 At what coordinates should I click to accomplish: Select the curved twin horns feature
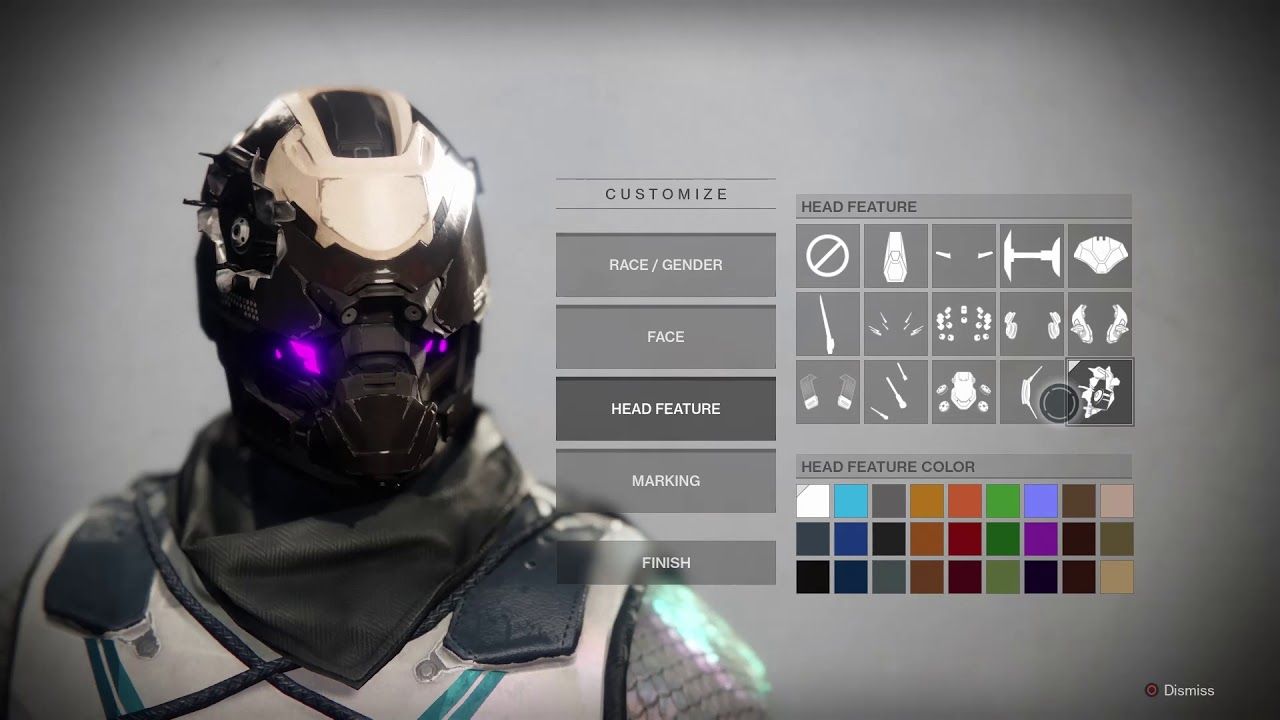click(x=1099, y=324)
